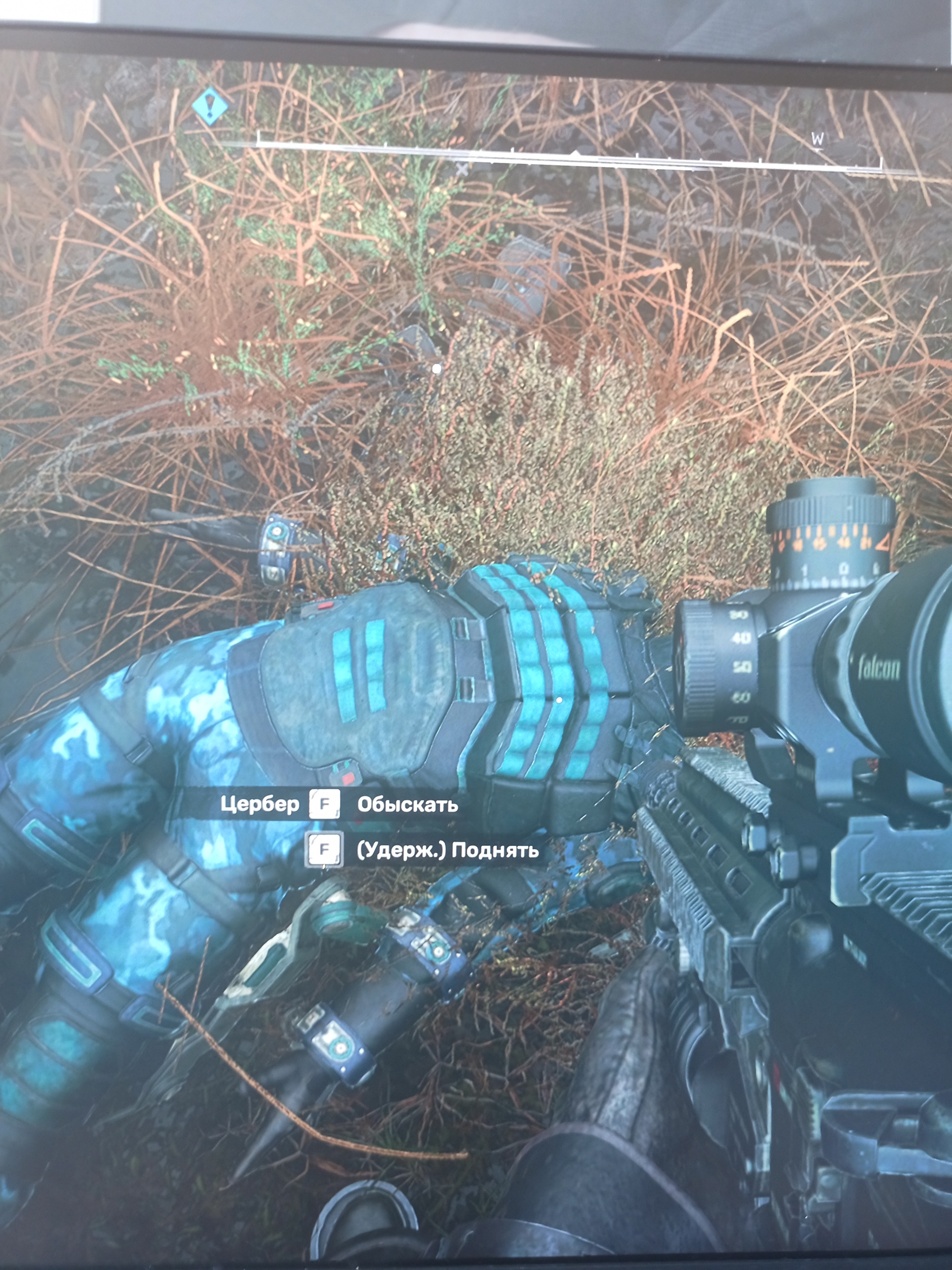The image size is (952, 1270).
Task: Click the center triangle pointer on the compass
Action: point(575,154)
